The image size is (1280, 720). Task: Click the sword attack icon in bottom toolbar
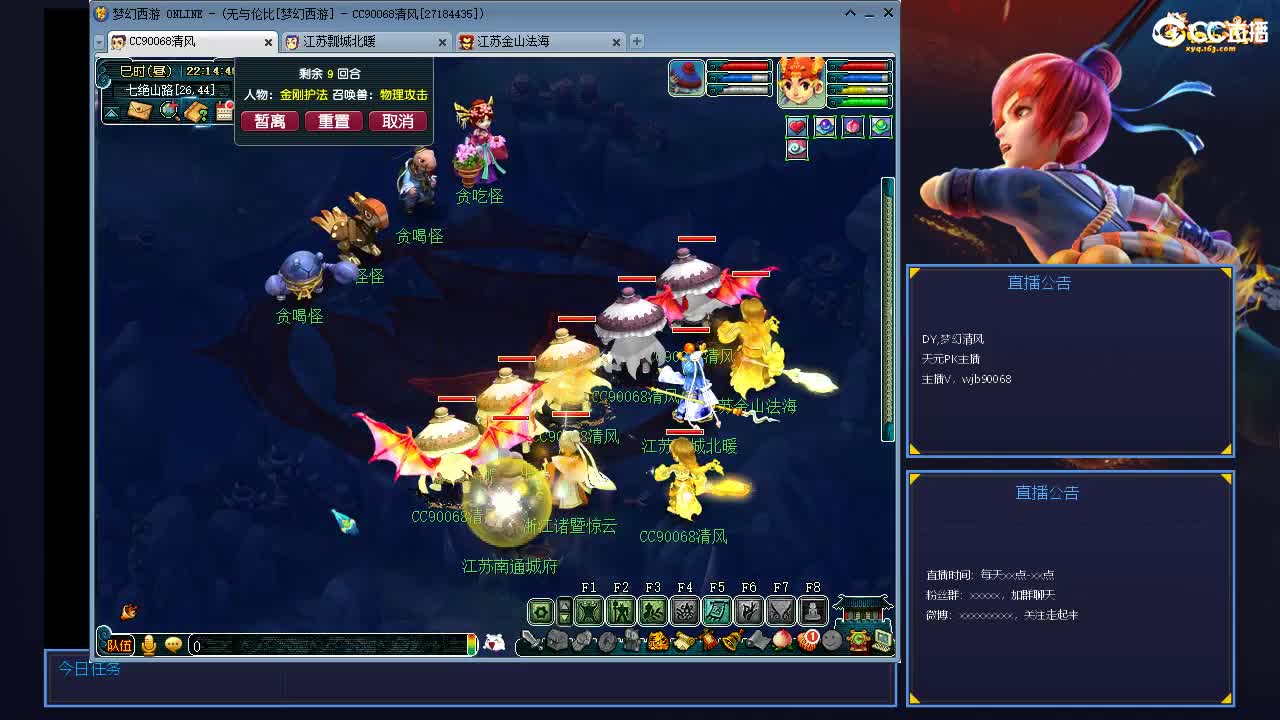[531, 641]
